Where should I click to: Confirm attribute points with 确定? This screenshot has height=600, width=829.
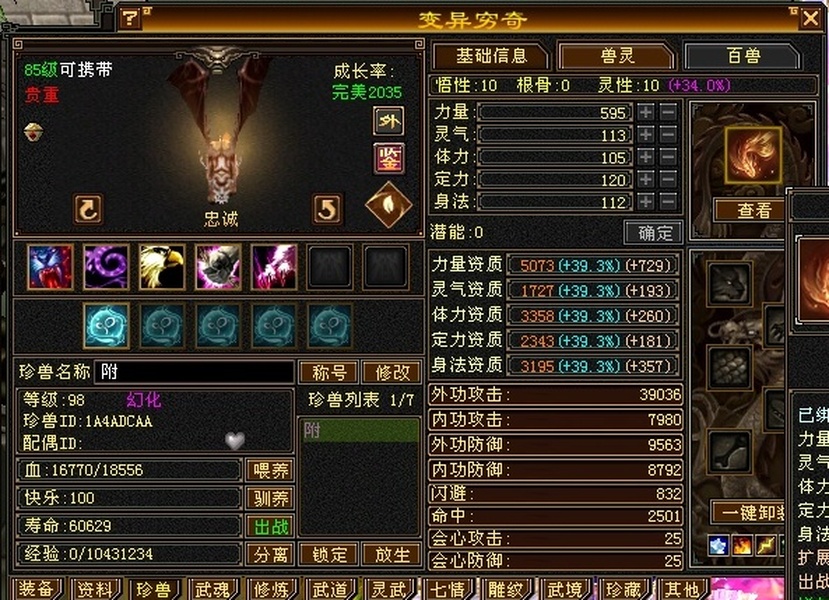pos(655,233)
